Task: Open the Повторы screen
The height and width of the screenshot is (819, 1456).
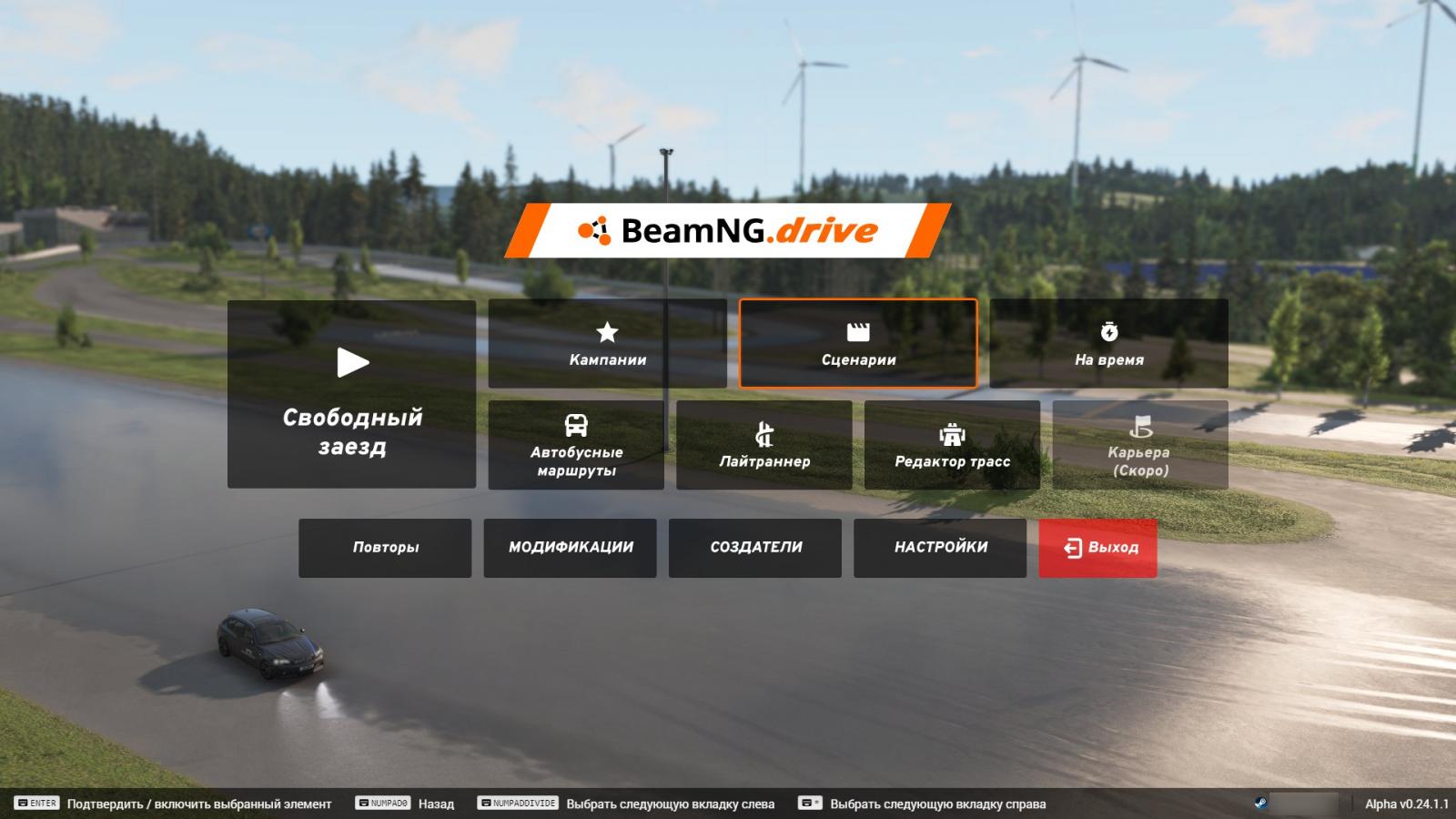Action: [x=385, y=547]
